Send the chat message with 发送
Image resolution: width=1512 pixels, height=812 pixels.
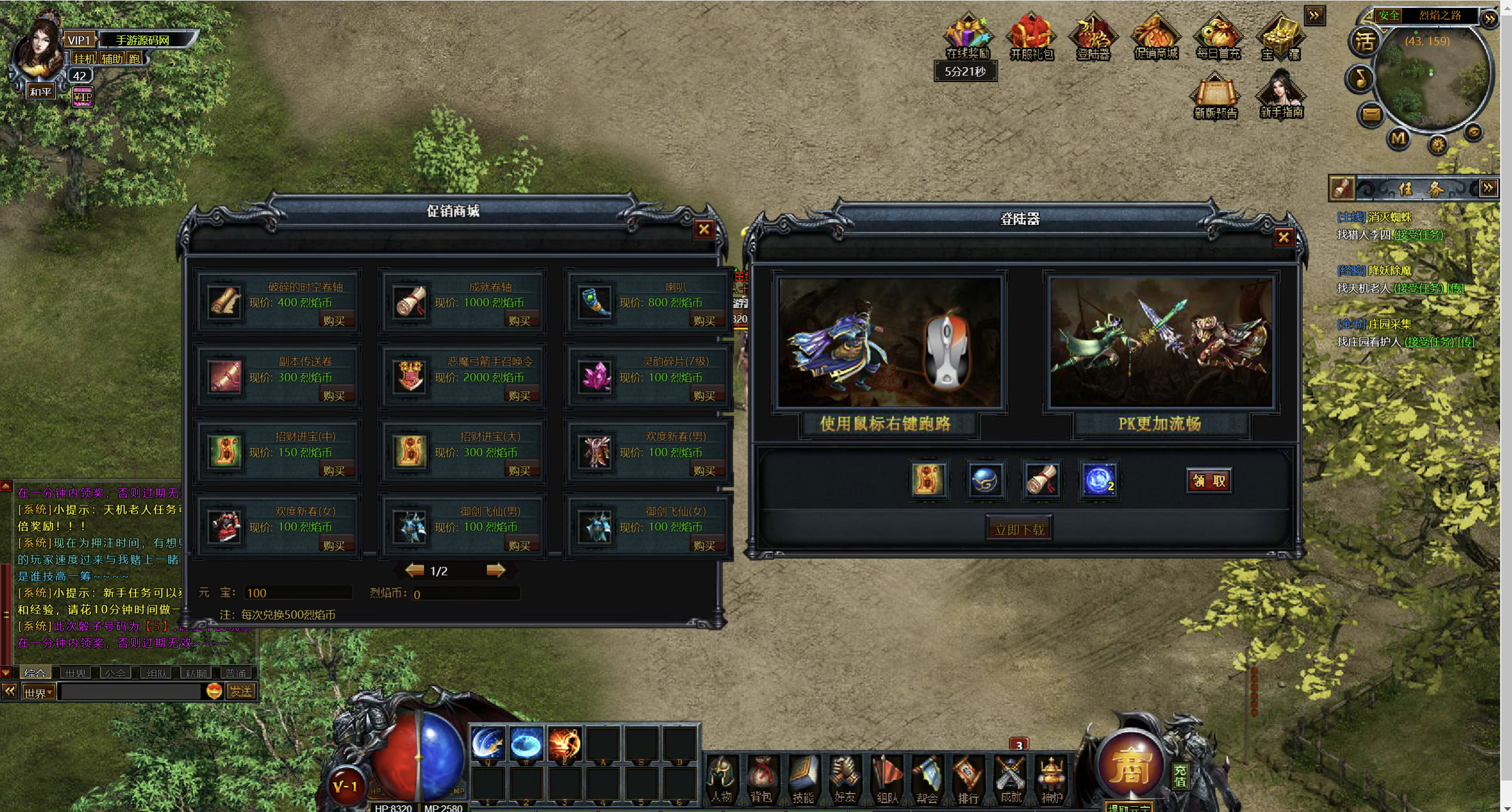(x=241, y=691)
